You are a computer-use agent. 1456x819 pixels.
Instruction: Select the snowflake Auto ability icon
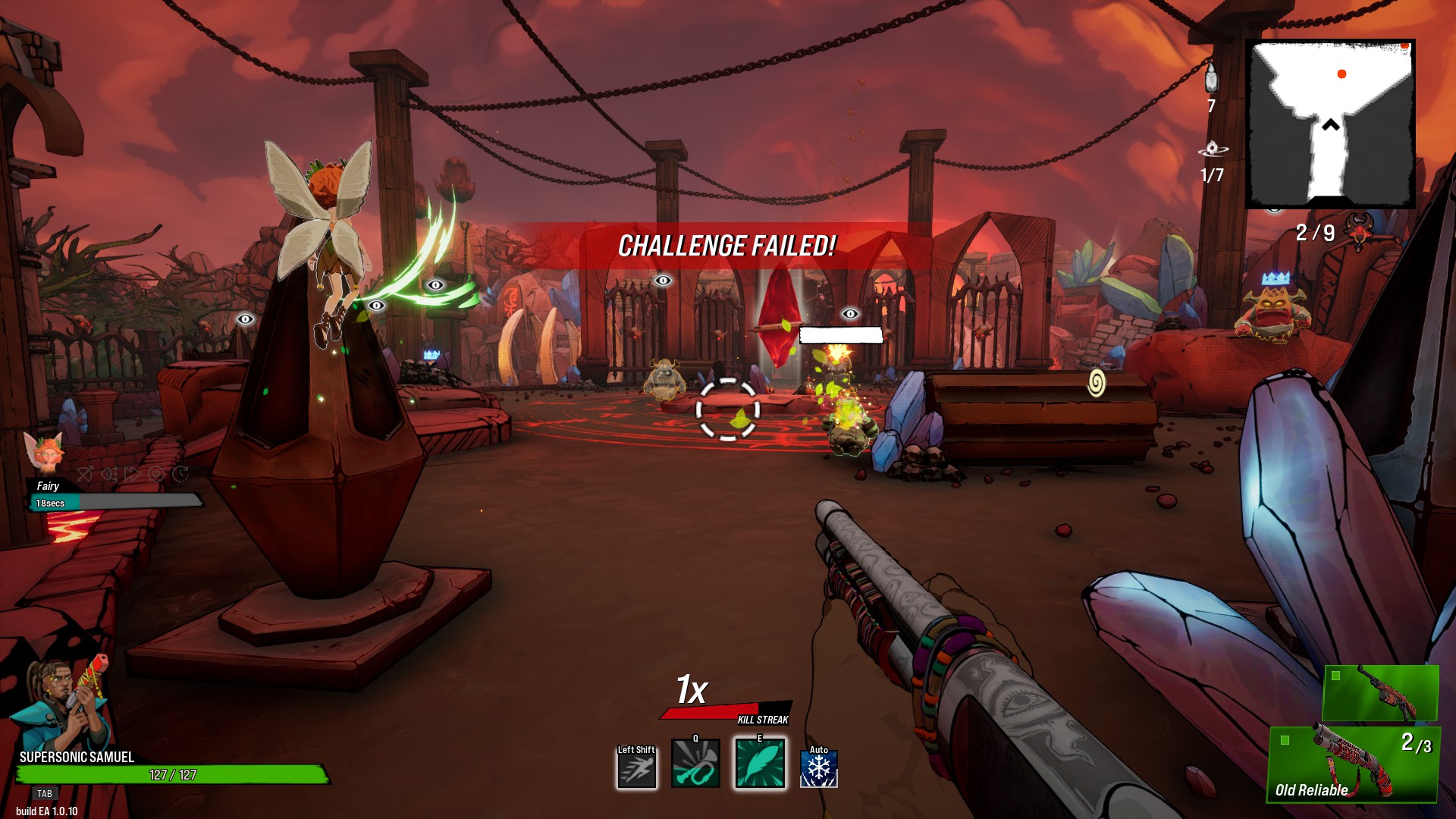[819, 768]
